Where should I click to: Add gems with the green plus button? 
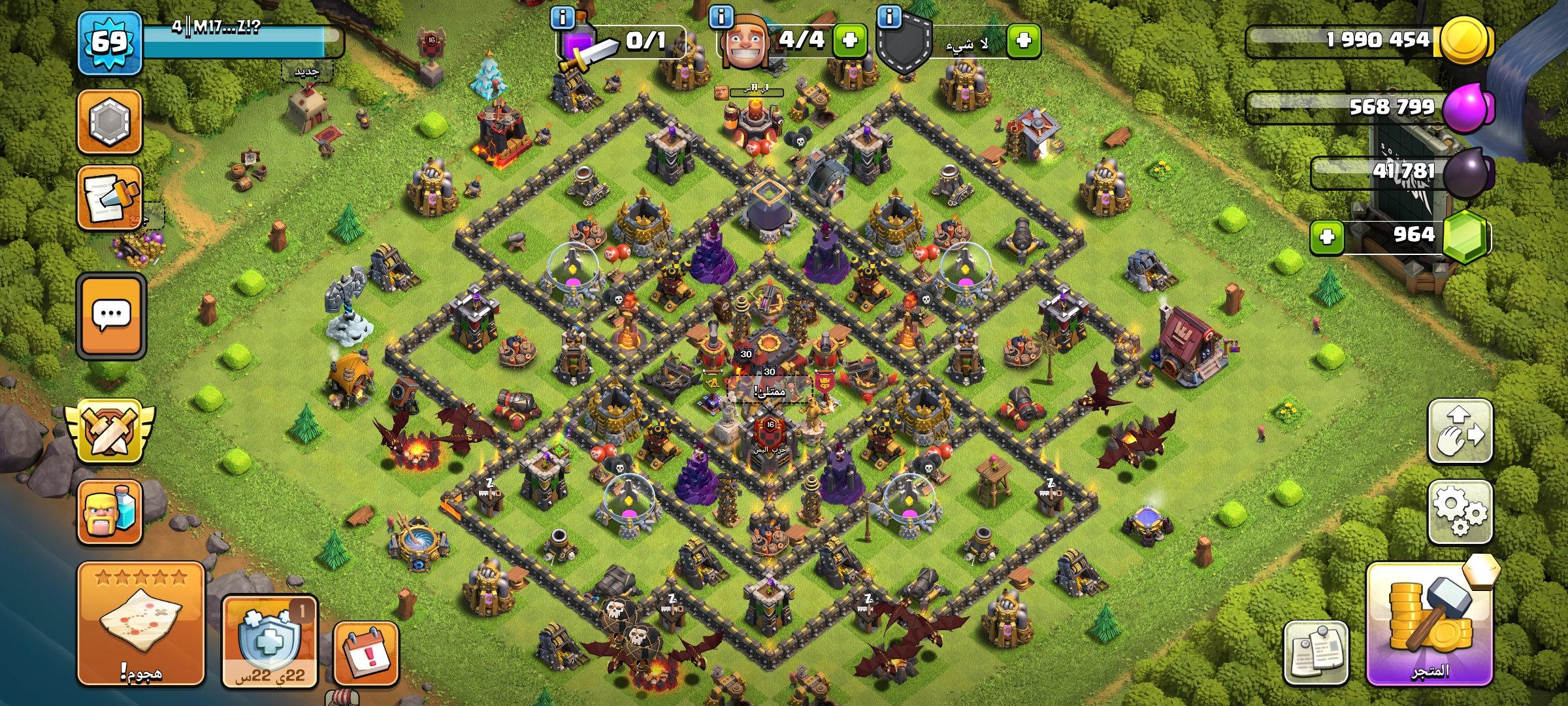(x=1327, y=237)
